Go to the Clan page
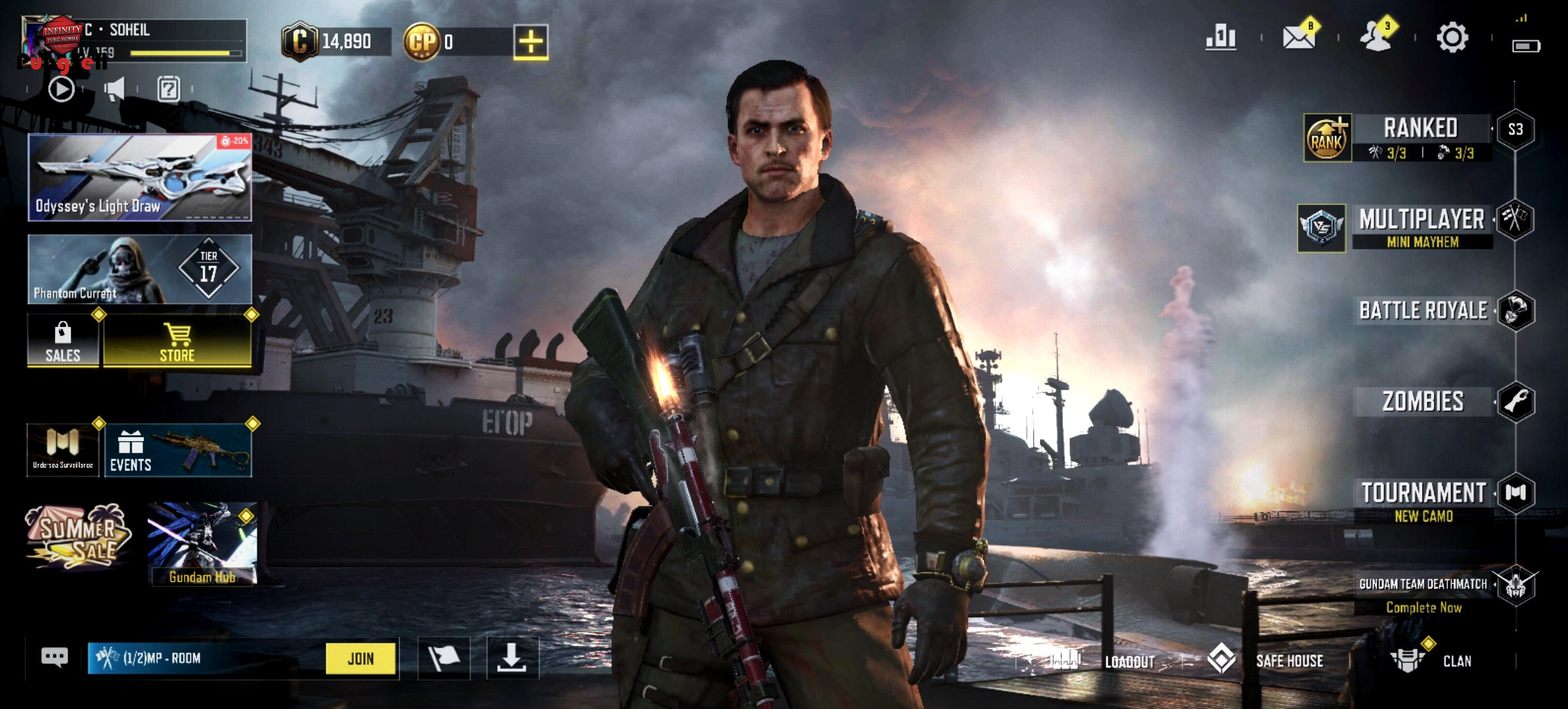 click(x=1456, y=661)
